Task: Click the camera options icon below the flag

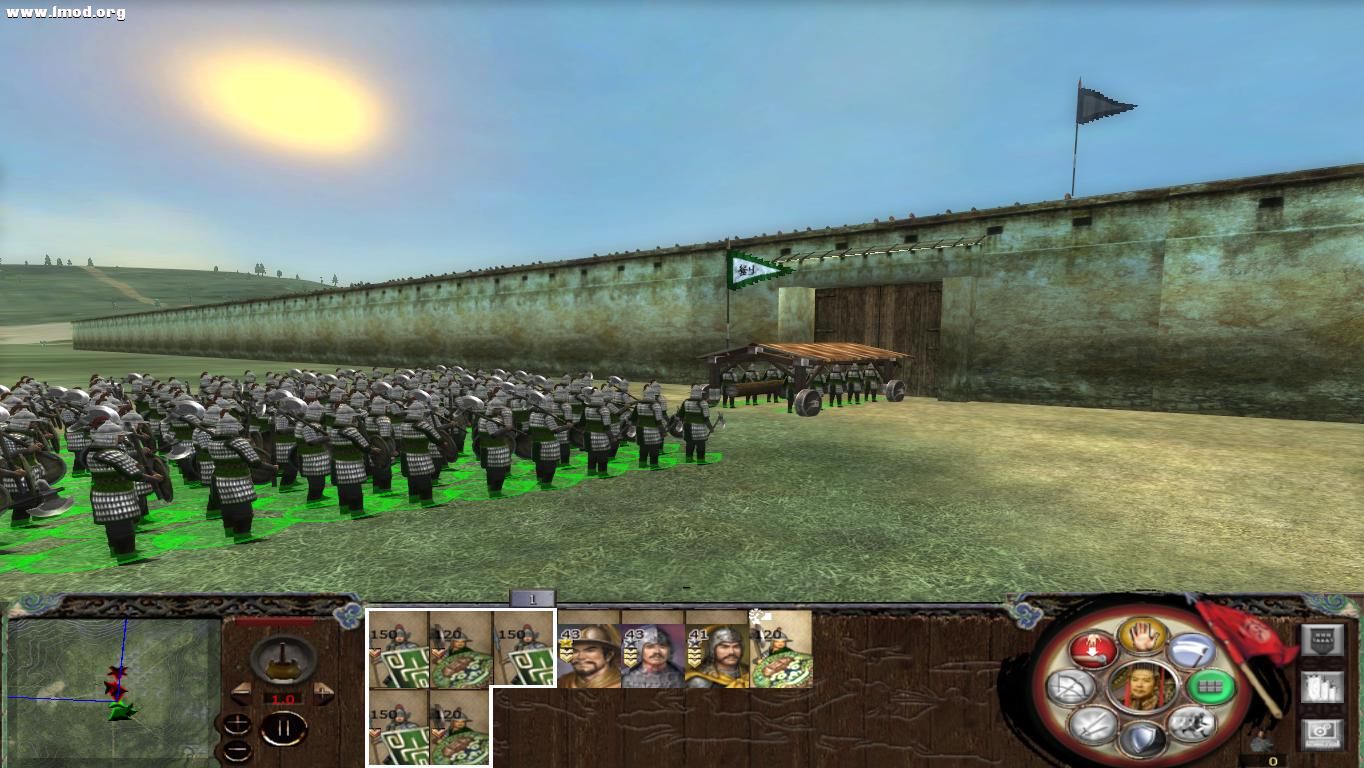Action: tap(1322, 731)
